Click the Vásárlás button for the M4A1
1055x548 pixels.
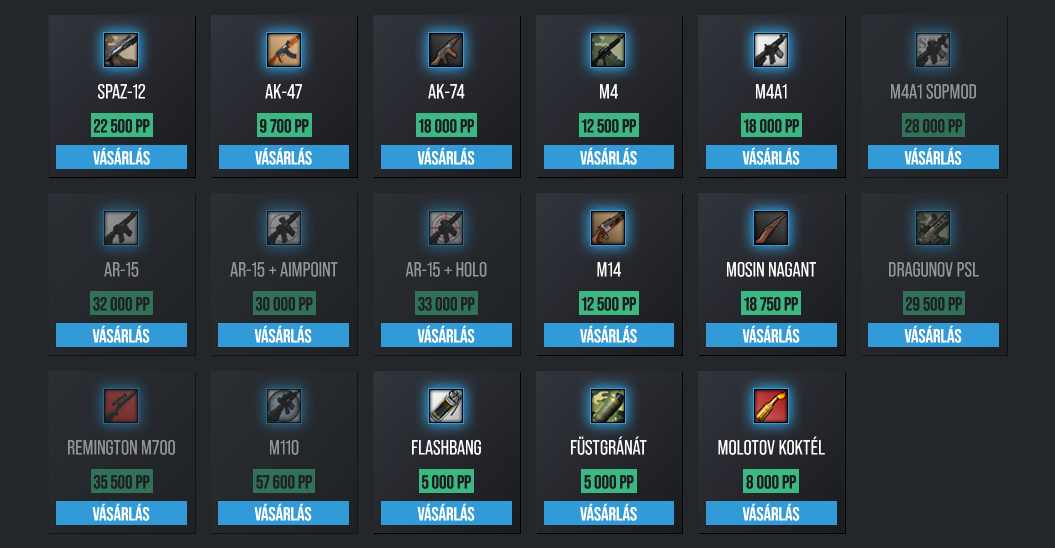771,157
